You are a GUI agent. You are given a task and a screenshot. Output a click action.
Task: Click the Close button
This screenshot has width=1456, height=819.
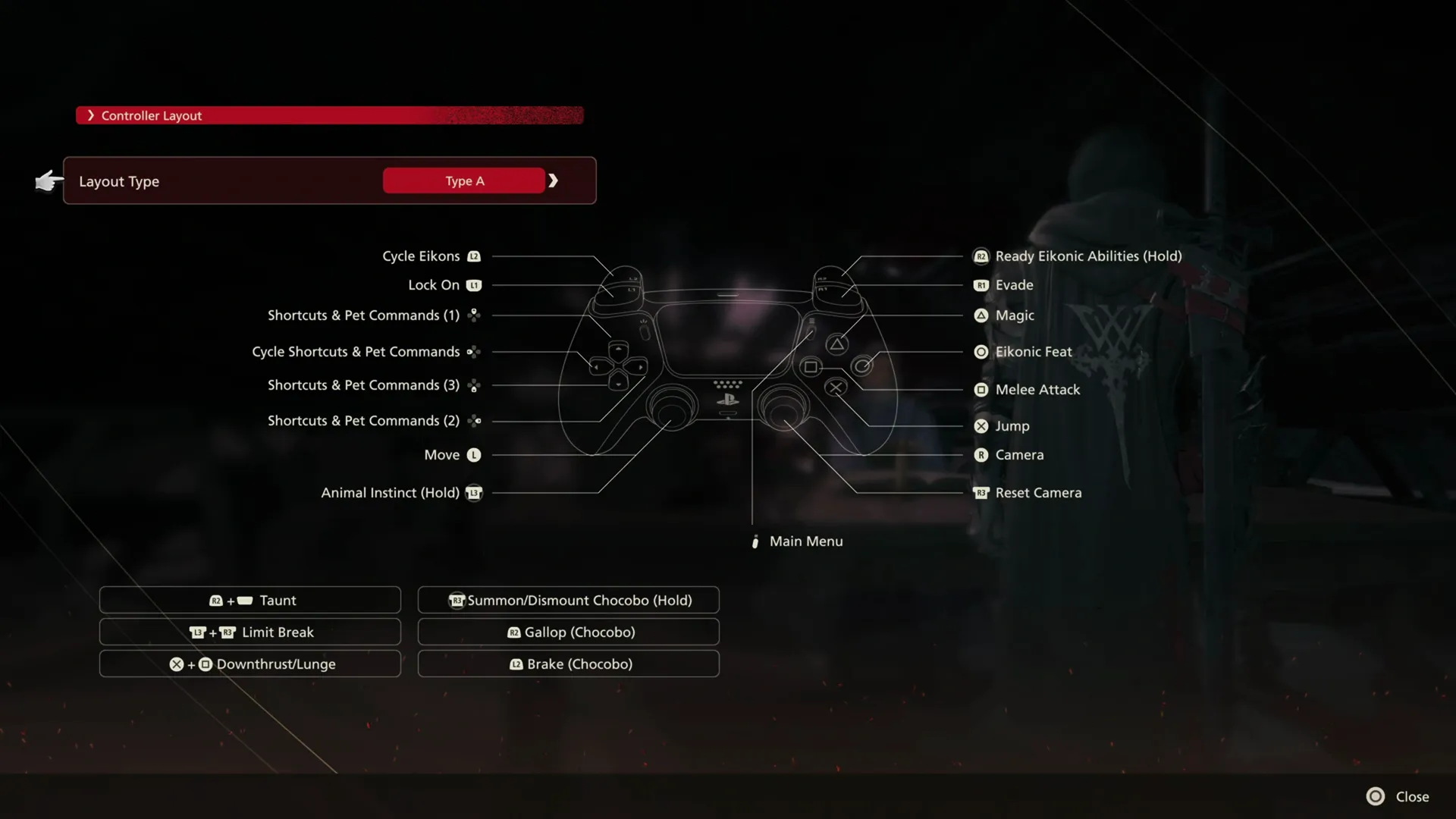click(1398, 796)
